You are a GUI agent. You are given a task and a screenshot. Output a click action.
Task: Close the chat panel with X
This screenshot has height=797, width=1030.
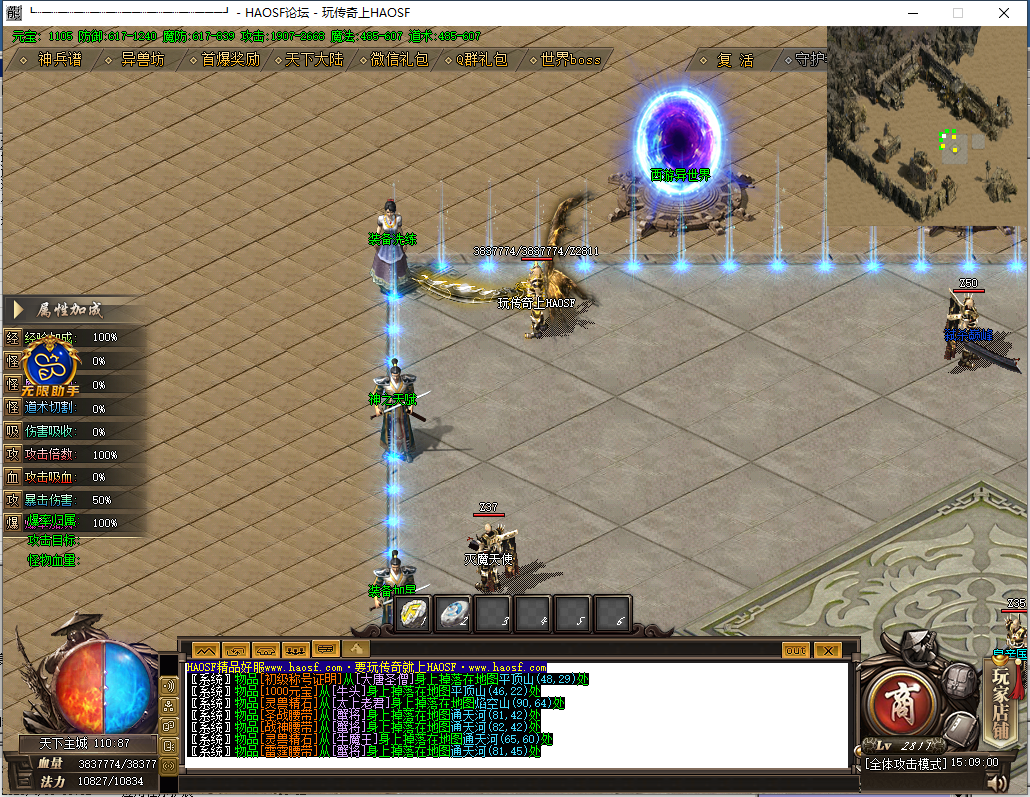tap(827, 650)
